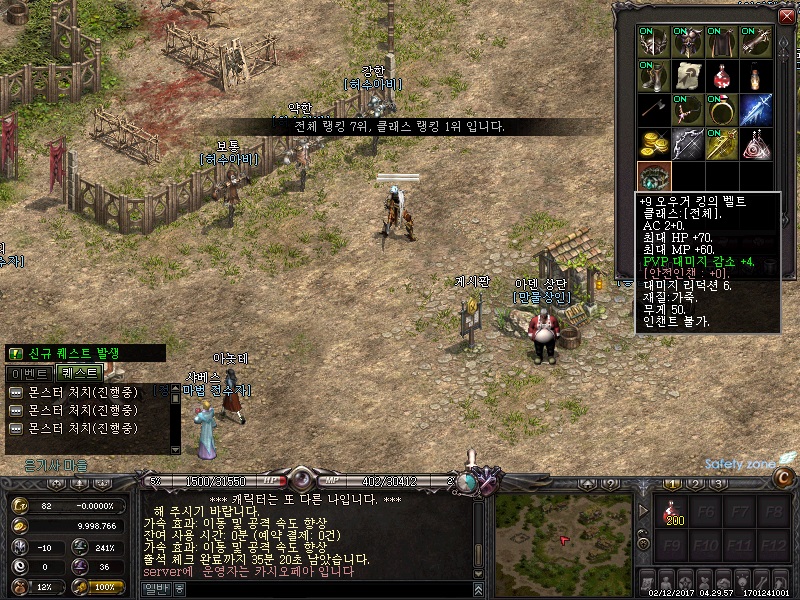The height and width of the screenshot is (600, 800).
Task: Use the teleport scroll in the inventory
Action: [689, 76]
